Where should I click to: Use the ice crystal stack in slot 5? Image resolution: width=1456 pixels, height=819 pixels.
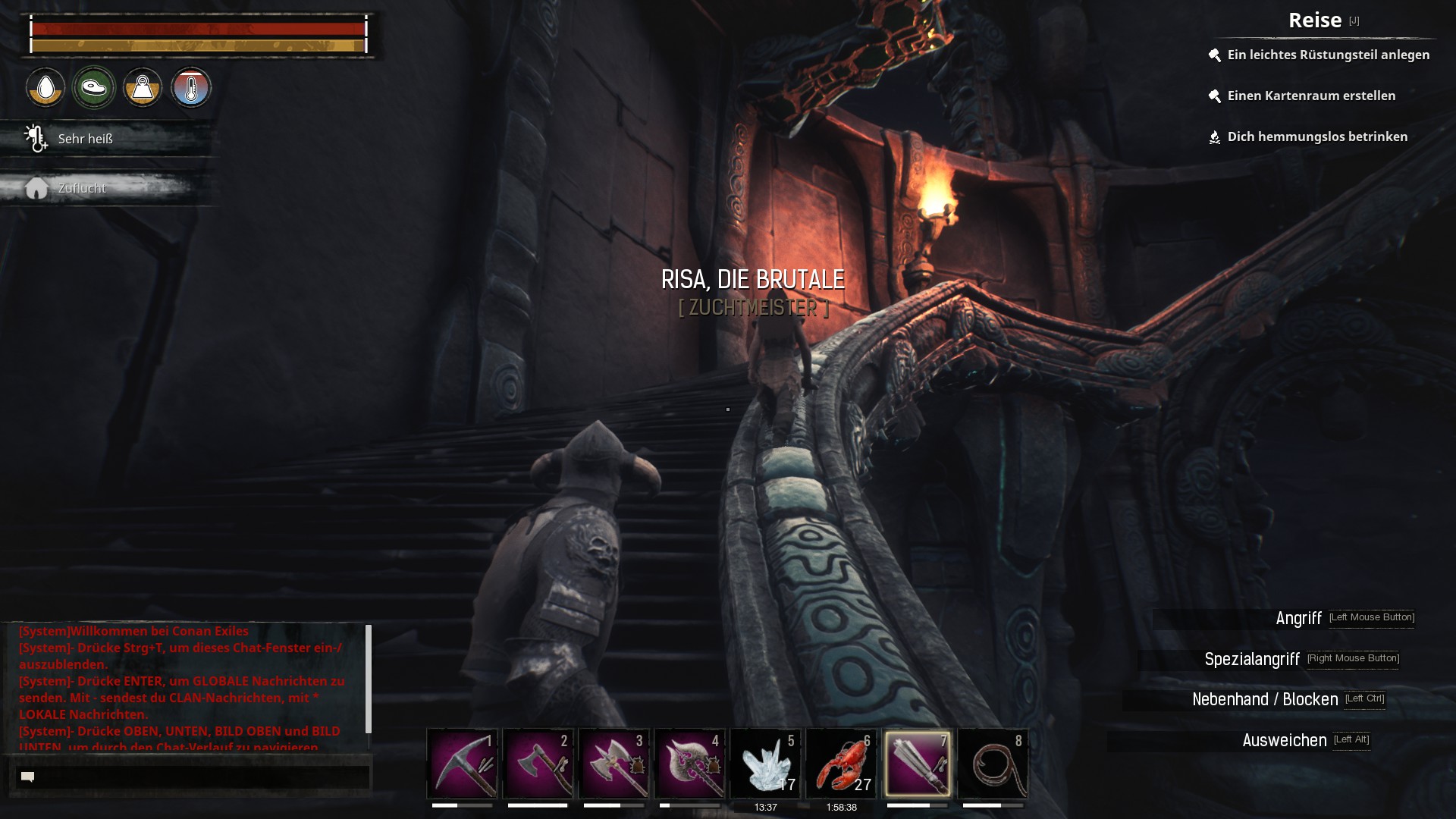click(x=765, y=764)
